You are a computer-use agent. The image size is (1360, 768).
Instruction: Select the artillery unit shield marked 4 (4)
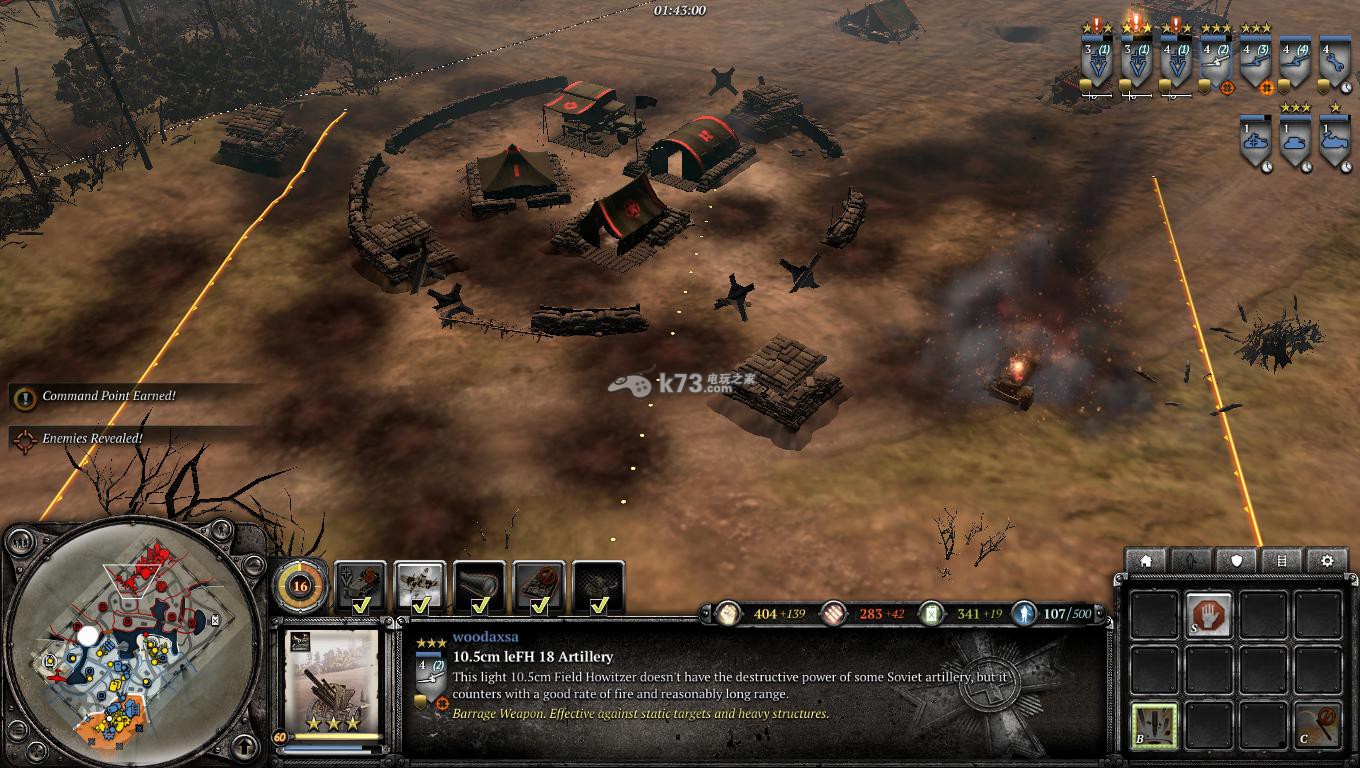point(1295,62)
